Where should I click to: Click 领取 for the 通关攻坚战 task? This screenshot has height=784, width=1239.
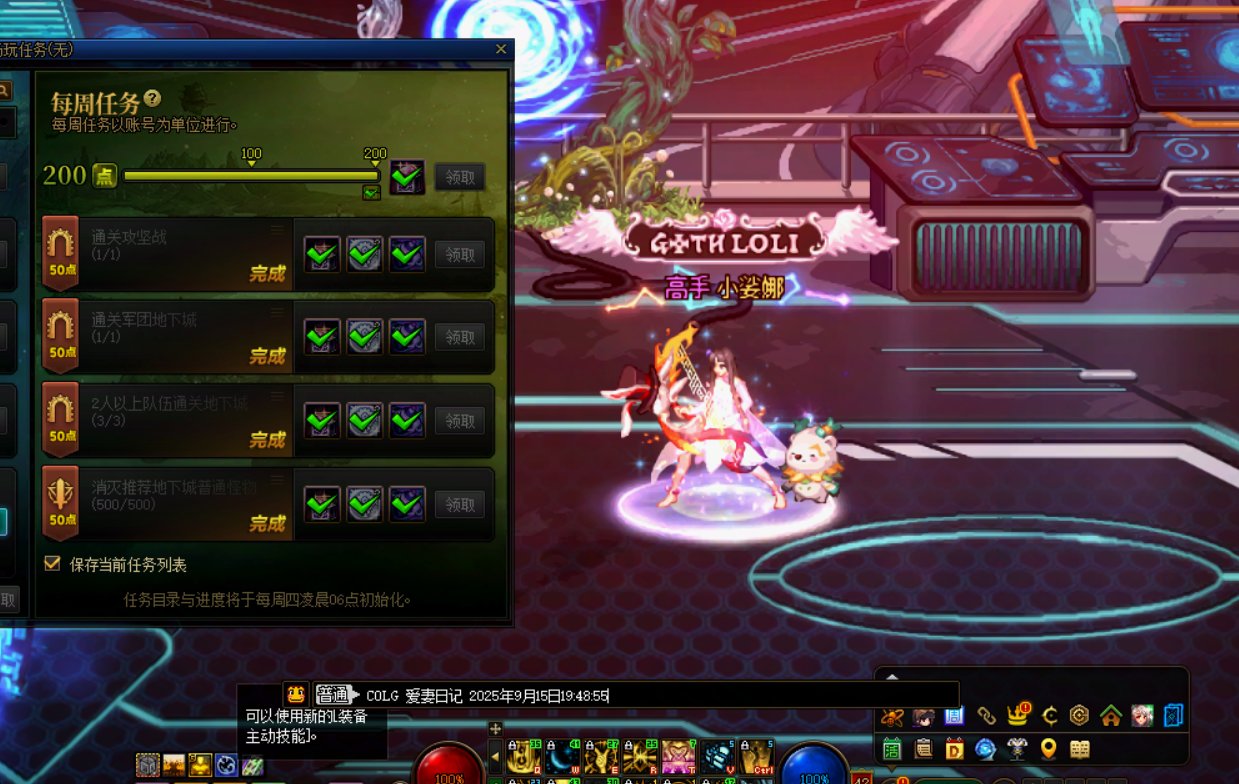460,254
